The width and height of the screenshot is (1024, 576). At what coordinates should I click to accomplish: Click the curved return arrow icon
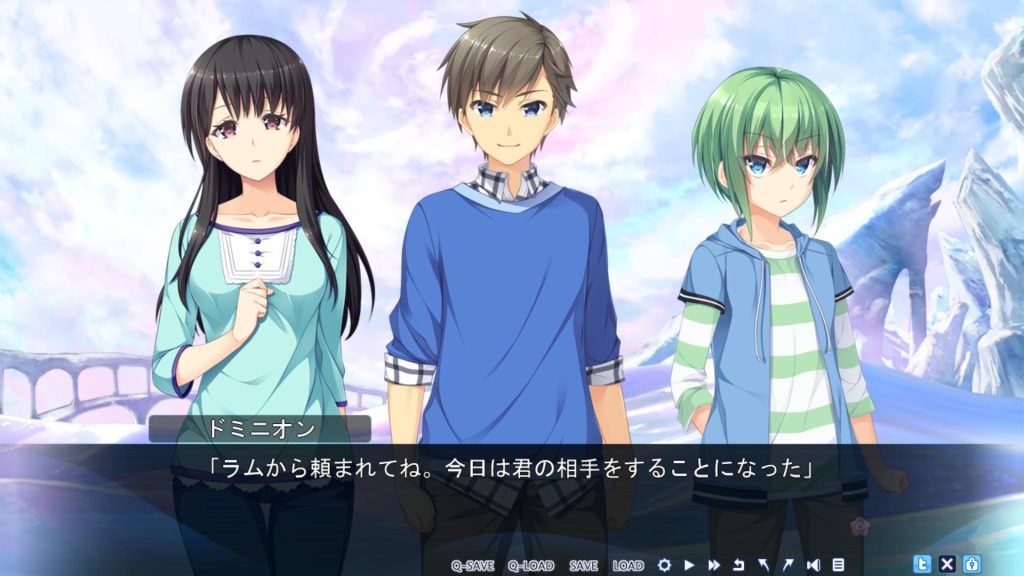[739, 565]
